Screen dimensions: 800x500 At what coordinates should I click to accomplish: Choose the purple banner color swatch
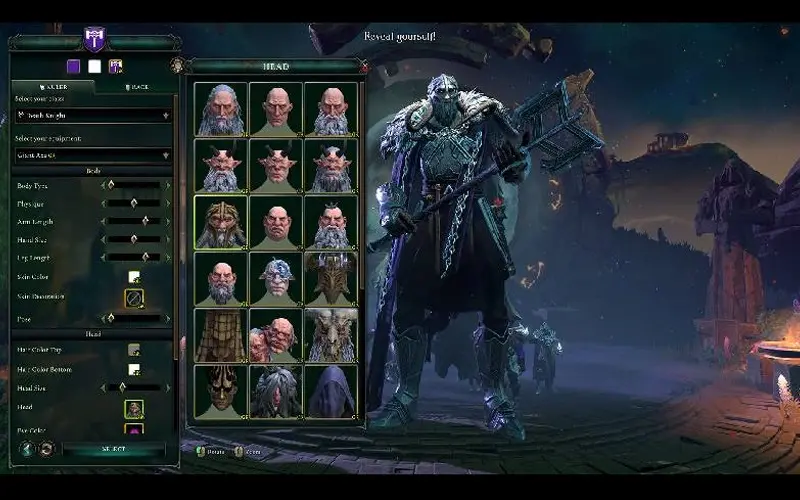(74, 67)
